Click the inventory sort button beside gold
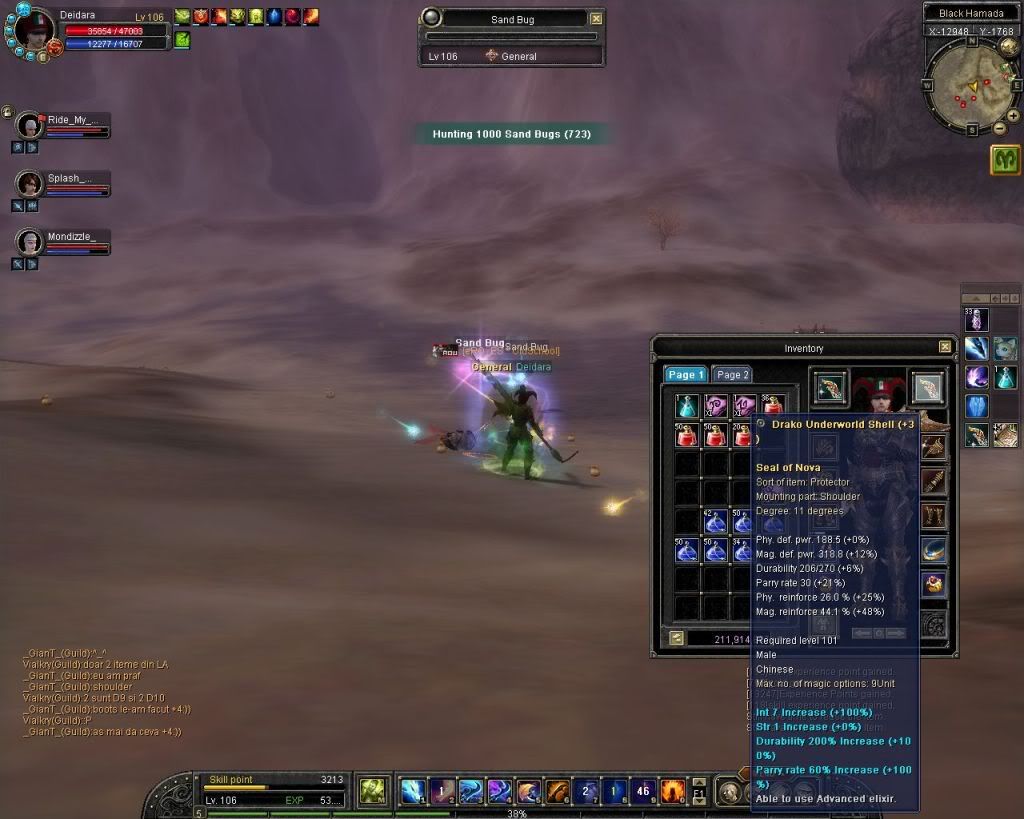The width and height of the screenshot is (1024, 819). (677, 638)
